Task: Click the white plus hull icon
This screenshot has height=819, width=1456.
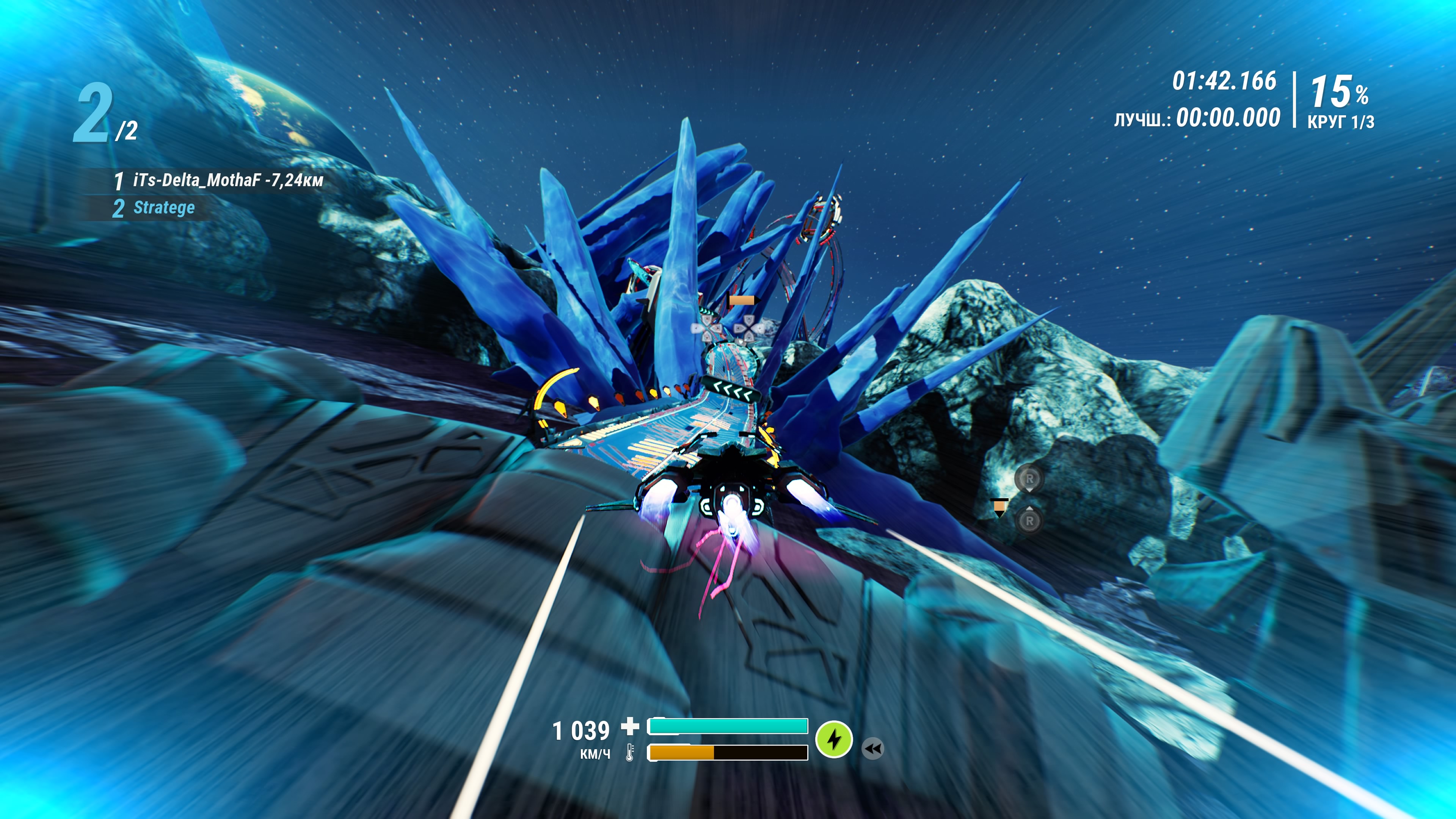Action: click(630, 726)
